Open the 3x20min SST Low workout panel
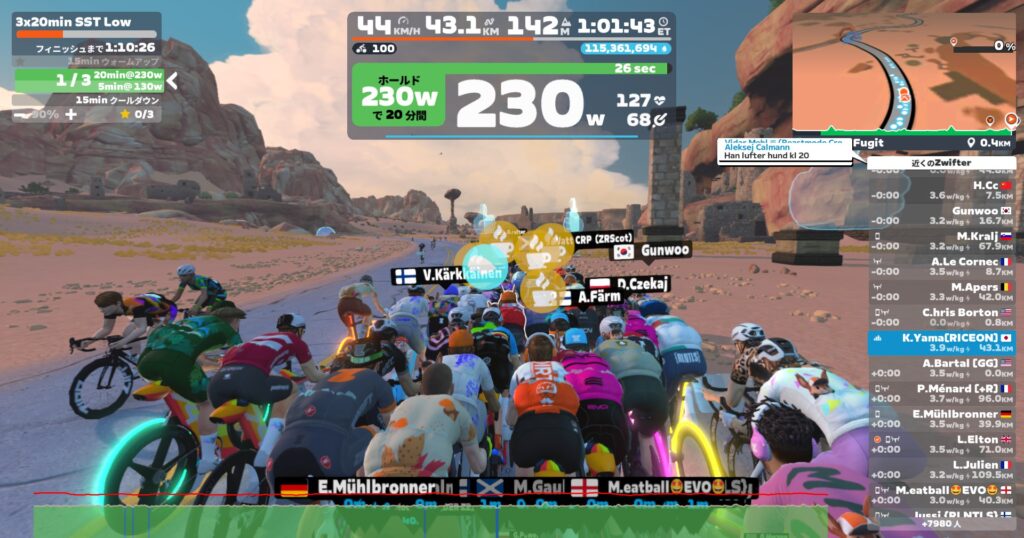This screenshot has height=538, width=1024. click(86, 21)
